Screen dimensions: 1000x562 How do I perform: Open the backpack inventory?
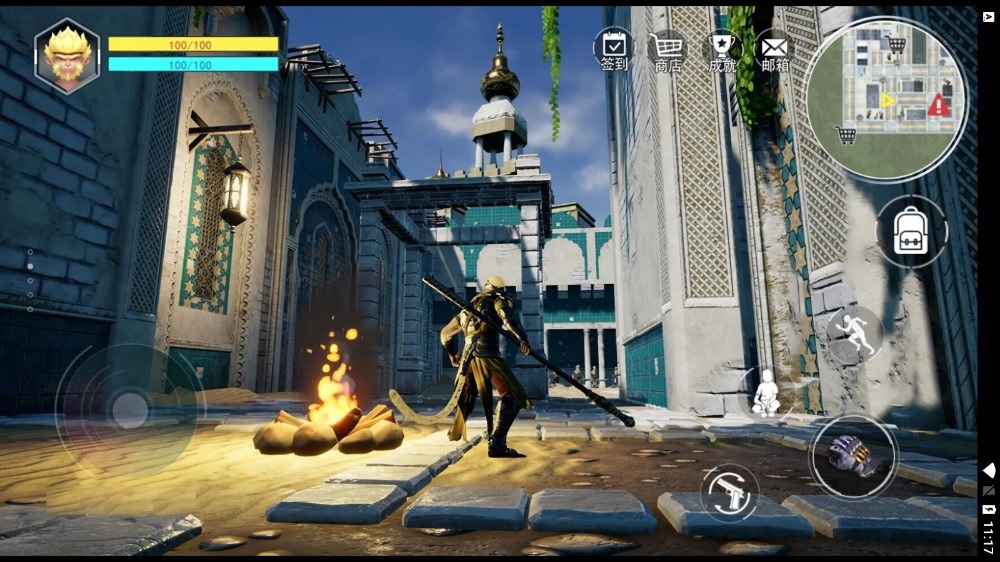(911, 232)
